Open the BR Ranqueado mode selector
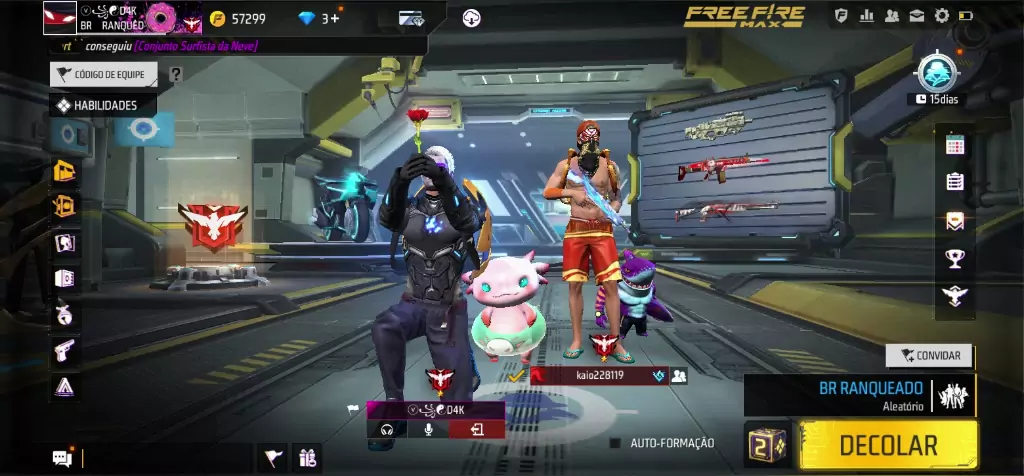The image size is (1024, 476). click(859, 395)
